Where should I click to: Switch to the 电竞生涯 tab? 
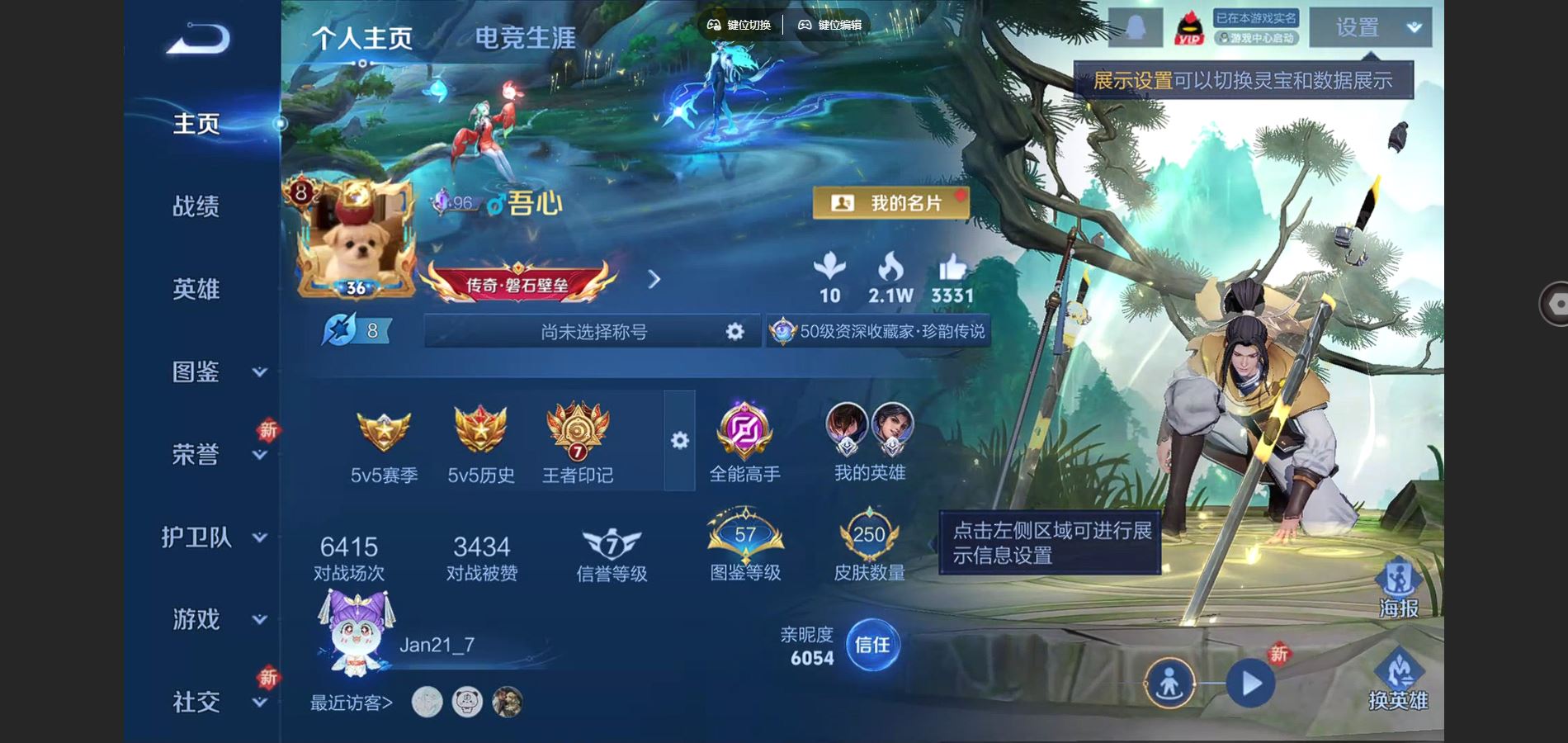525,38
